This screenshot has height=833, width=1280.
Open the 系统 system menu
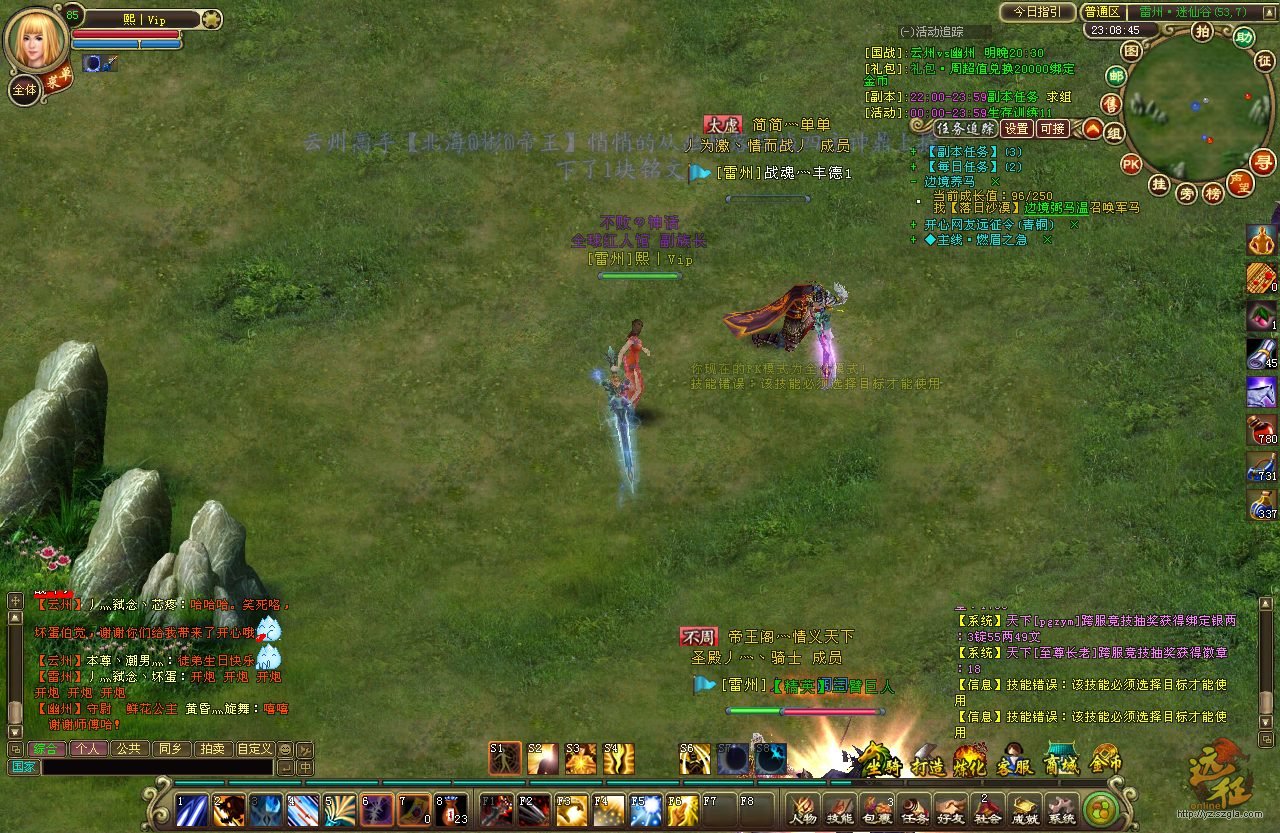click(1061, 809)
